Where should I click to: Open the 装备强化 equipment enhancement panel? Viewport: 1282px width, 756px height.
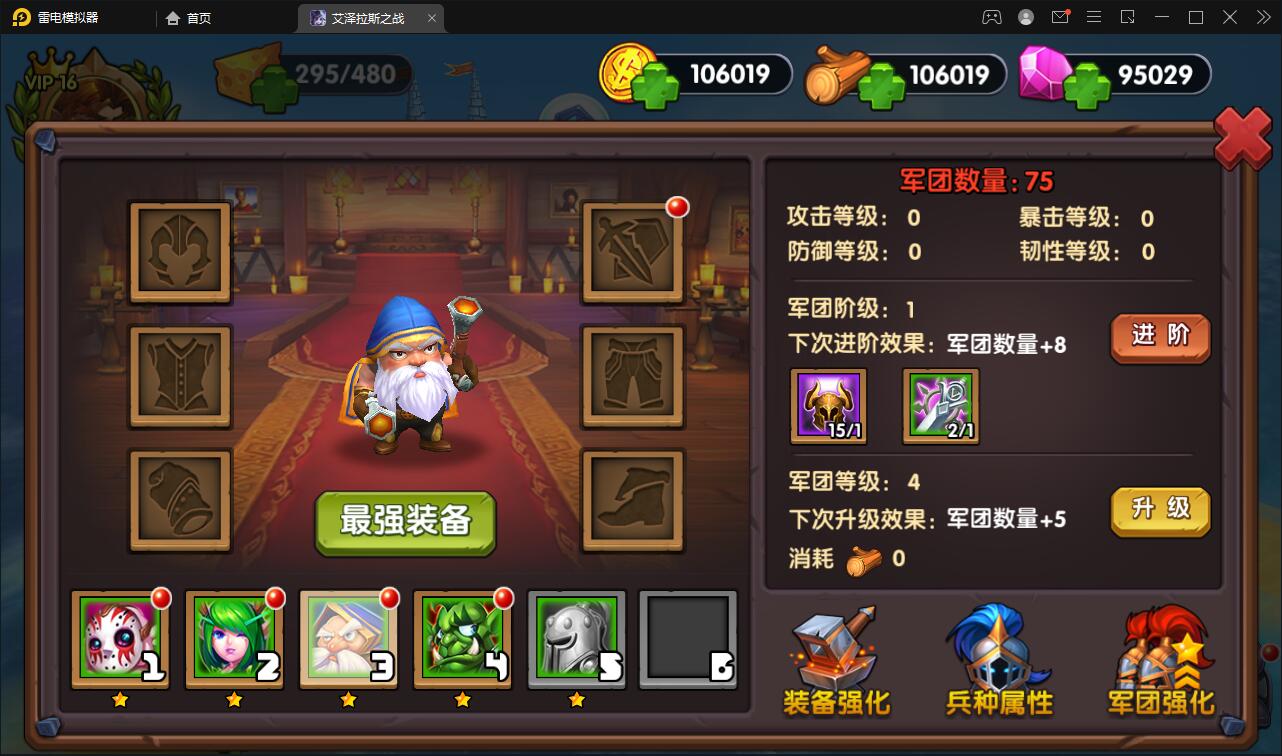(835, 660)
